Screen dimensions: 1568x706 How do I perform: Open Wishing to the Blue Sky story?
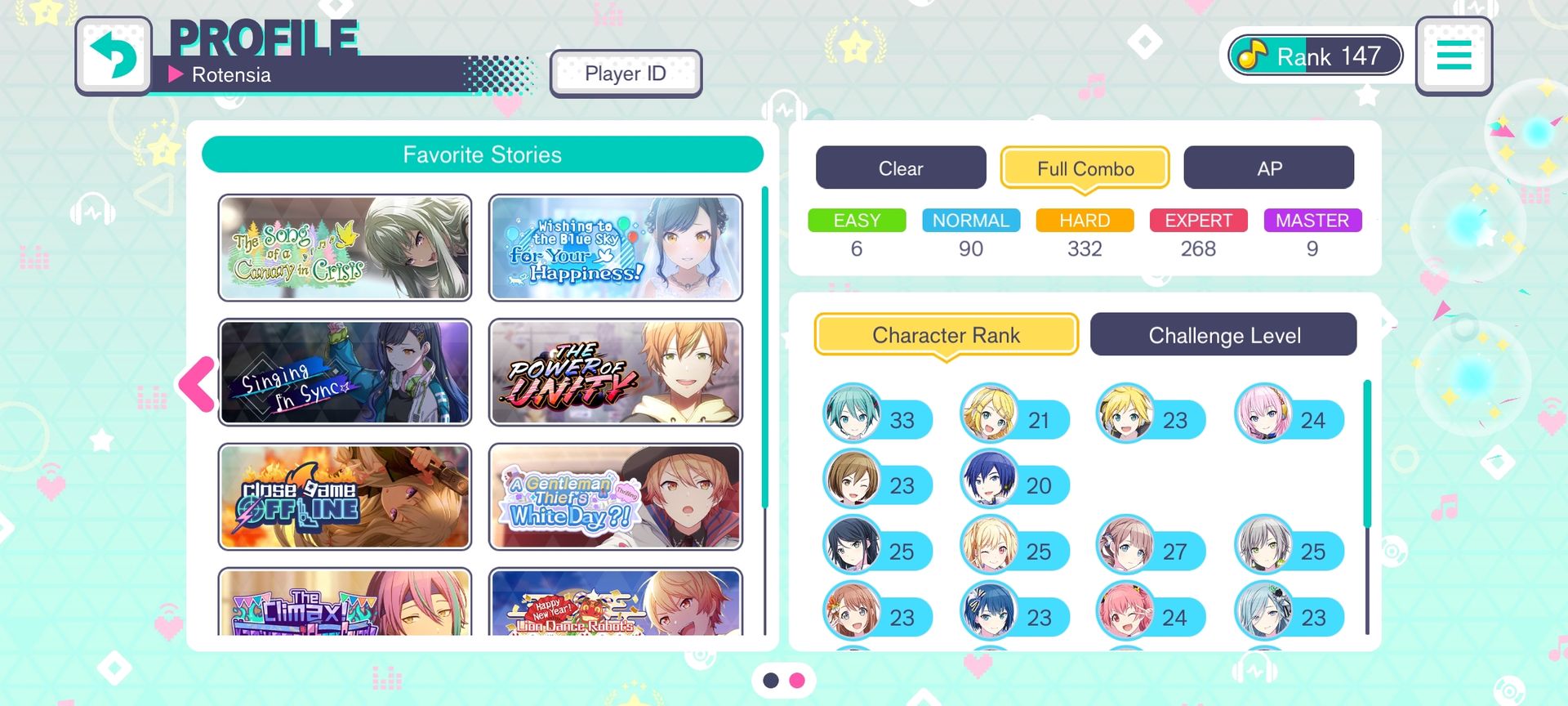(616, 248)
